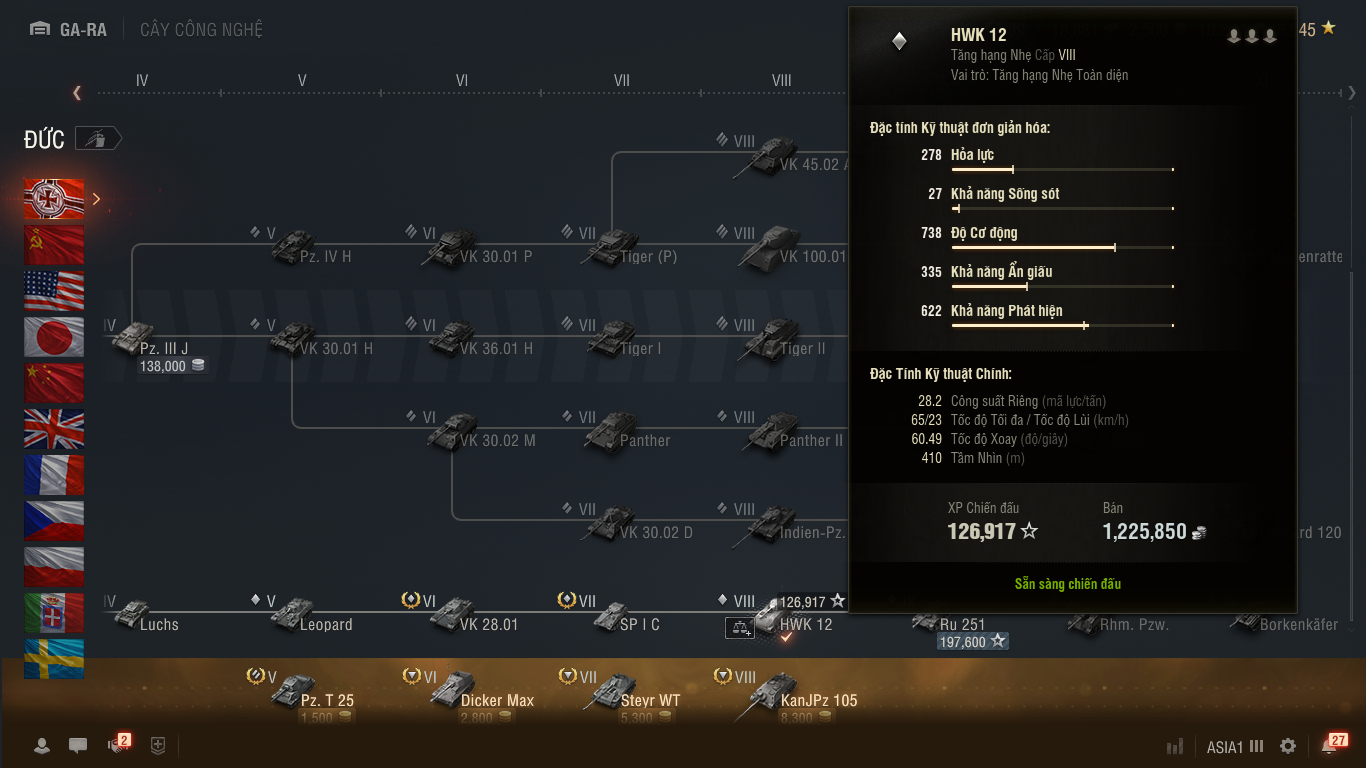Add HWK 12 to comparison
The height and width of the screenshot is (768, 1366).
pos(739,627)
